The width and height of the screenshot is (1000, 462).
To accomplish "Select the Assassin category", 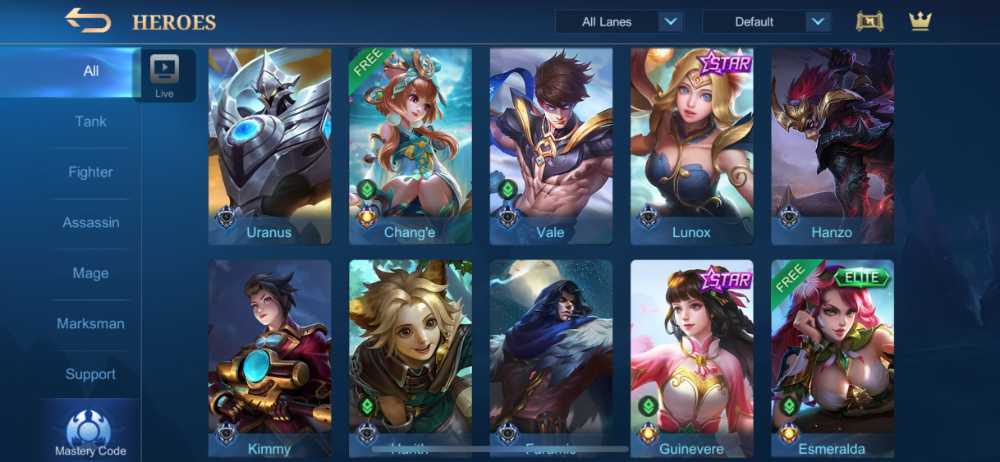I will coord(91,222).
